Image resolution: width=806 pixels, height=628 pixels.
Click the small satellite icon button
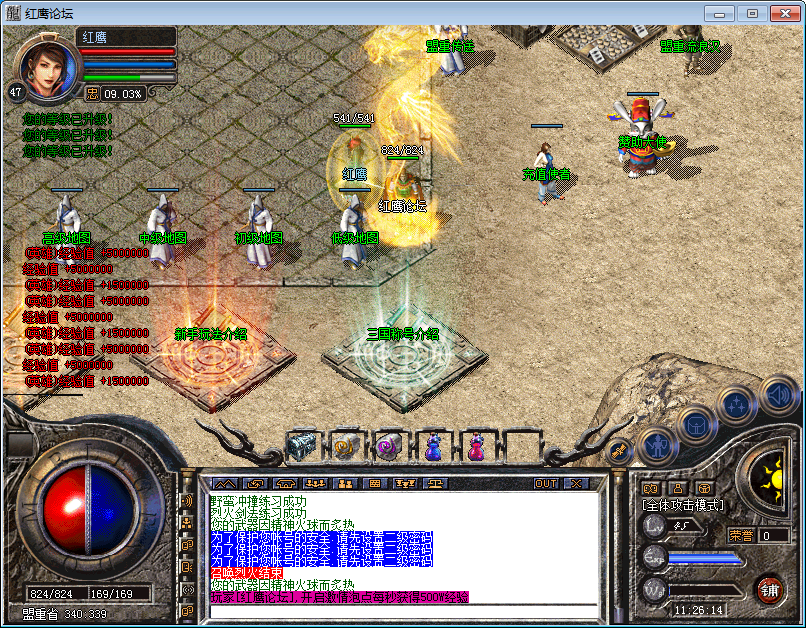pos(619,451)
